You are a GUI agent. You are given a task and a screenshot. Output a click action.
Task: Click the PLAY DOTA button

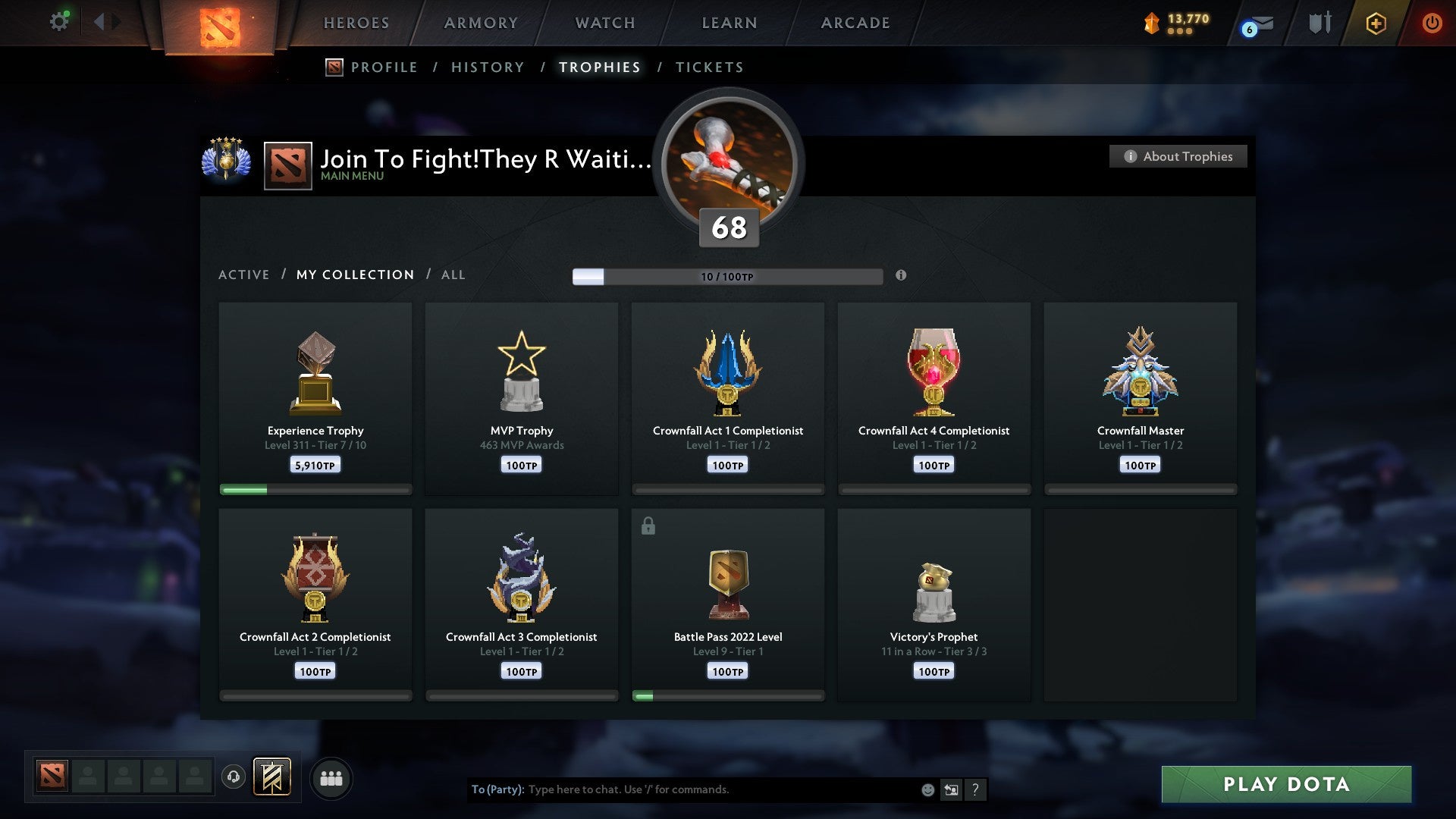click(x=1284, y=784)
